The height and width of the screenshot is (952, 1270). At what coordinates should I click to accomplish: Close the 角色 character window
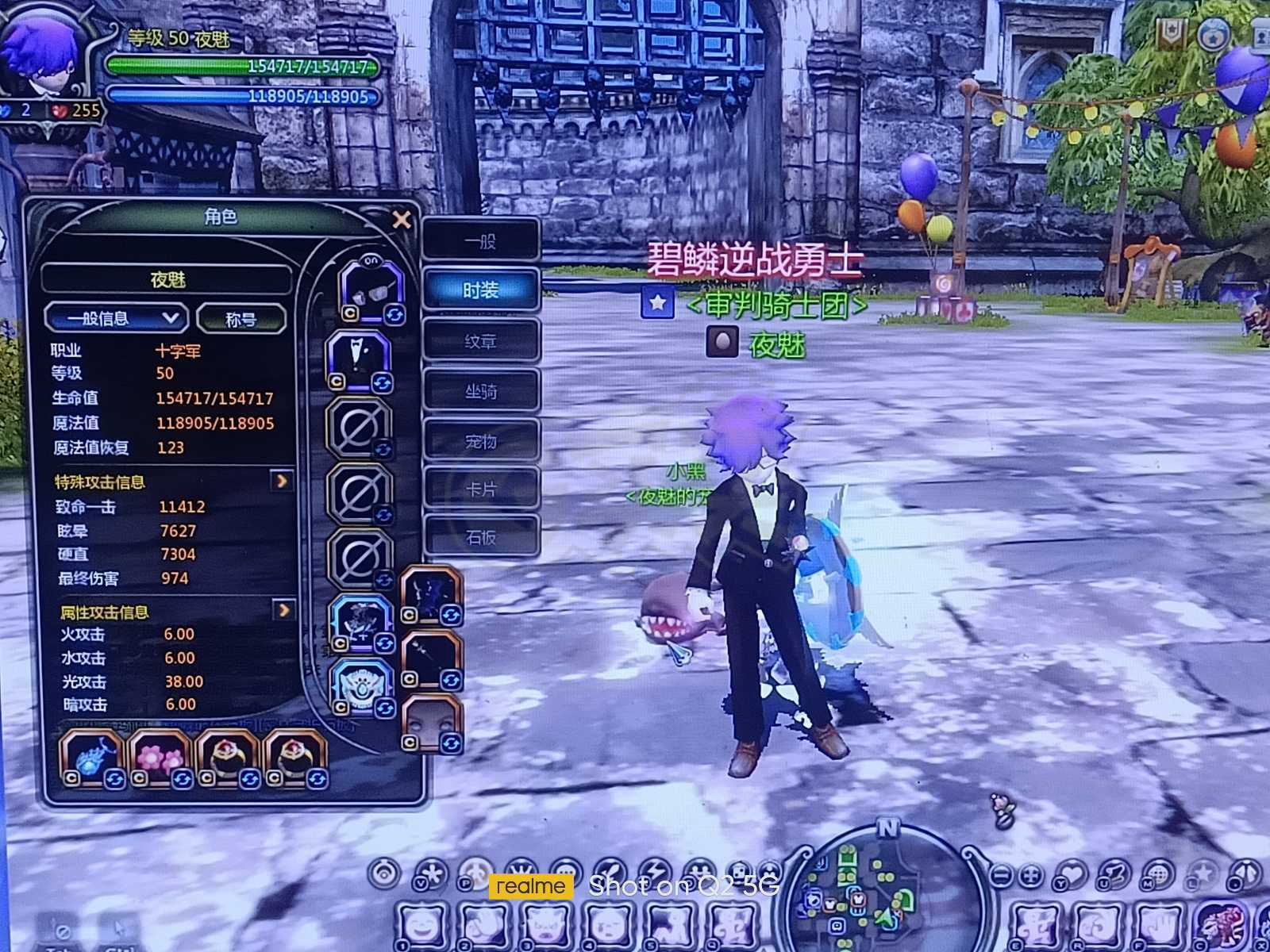coord(402,219)
